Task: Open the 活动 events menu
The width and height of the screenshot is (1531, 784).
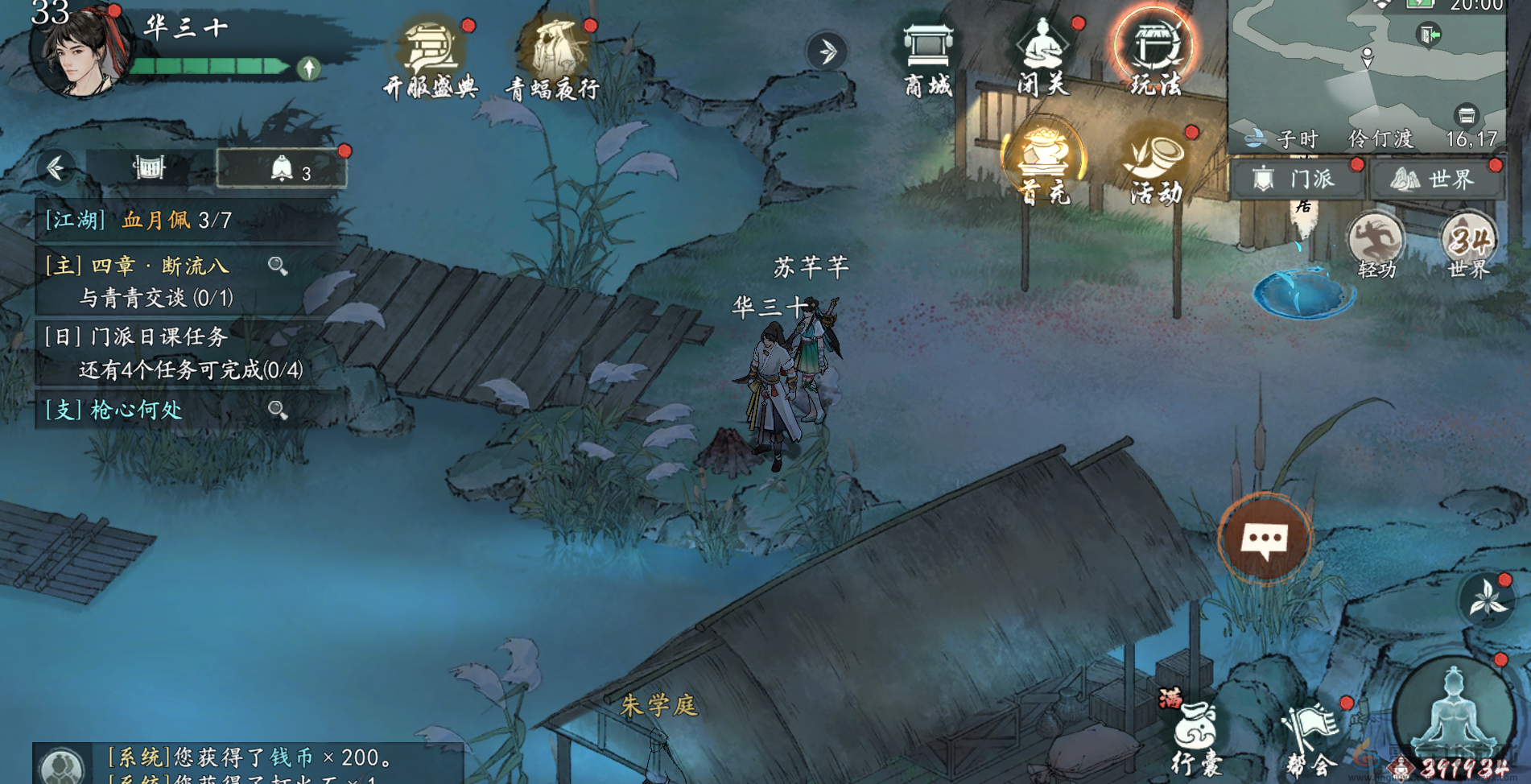Action: coord(1156,165)
